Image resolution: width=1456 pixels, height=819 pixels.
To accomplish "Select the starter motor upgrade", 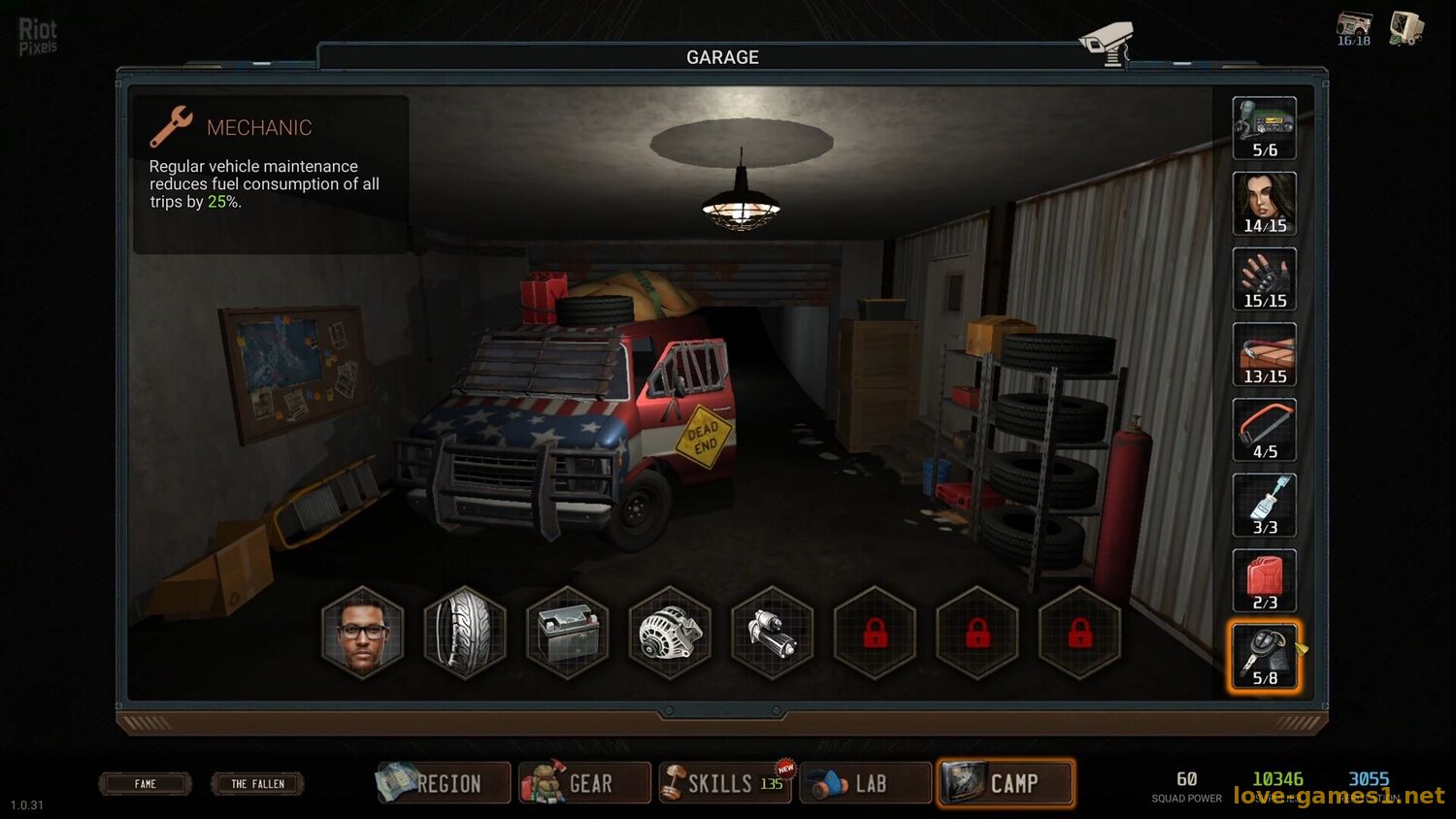I will 773,633.
